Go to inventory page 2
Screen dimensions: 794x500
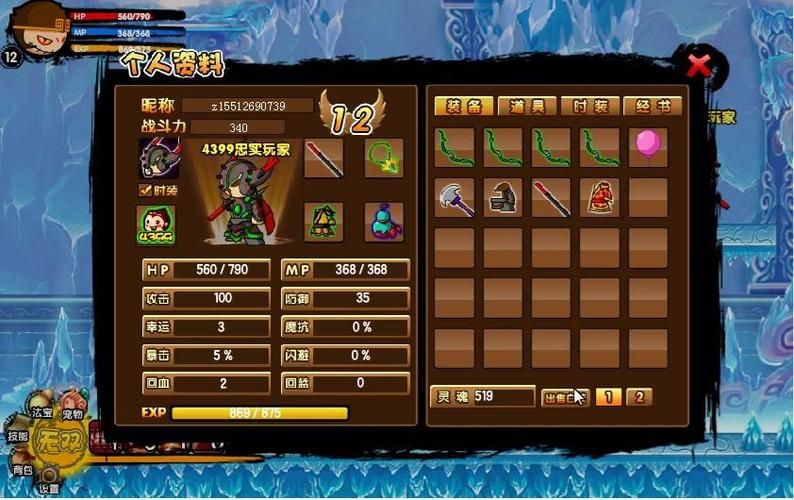[638, 397]
